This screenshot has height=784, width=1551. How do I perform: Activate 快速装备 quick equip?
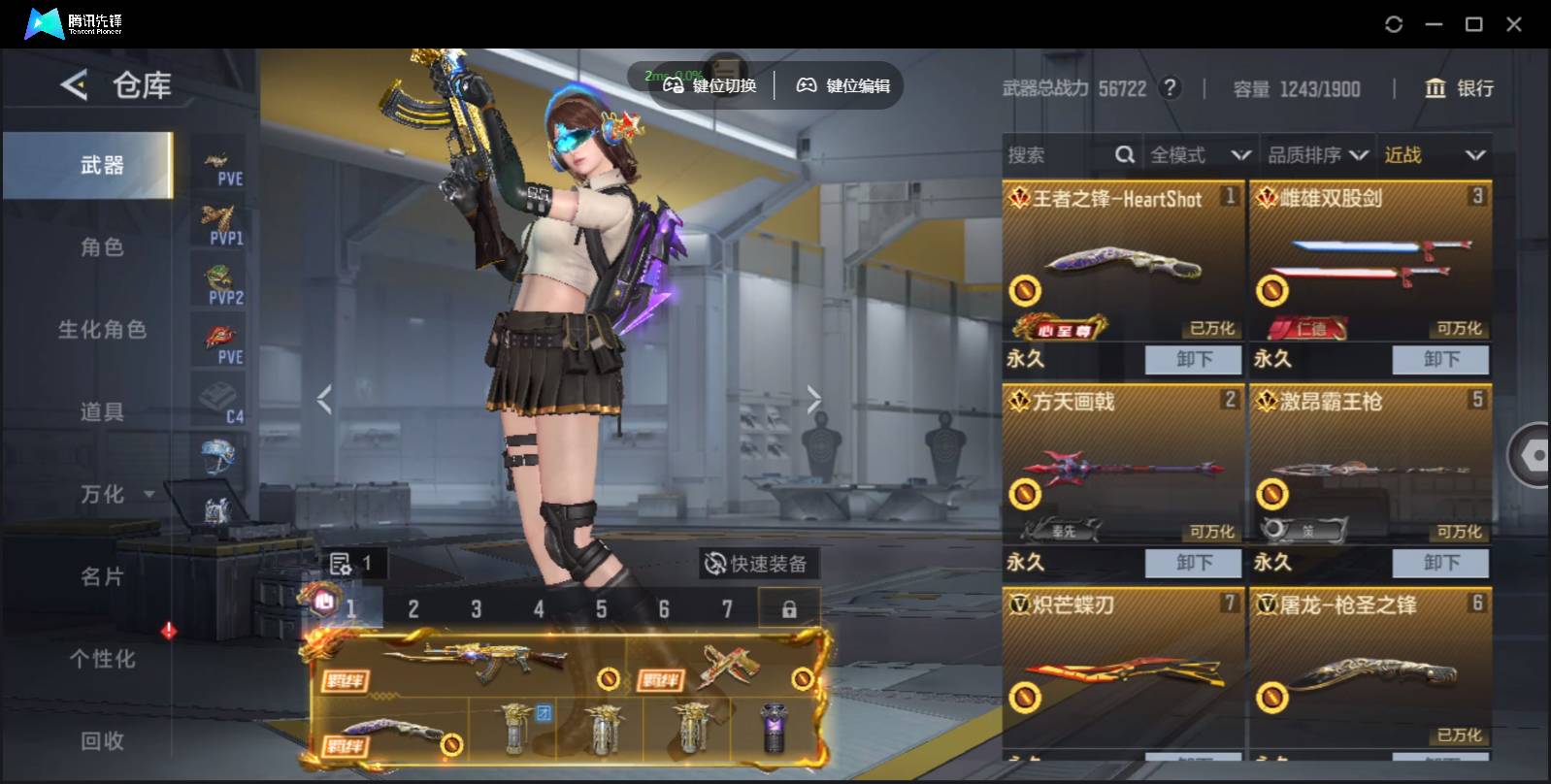pos(756,564)
